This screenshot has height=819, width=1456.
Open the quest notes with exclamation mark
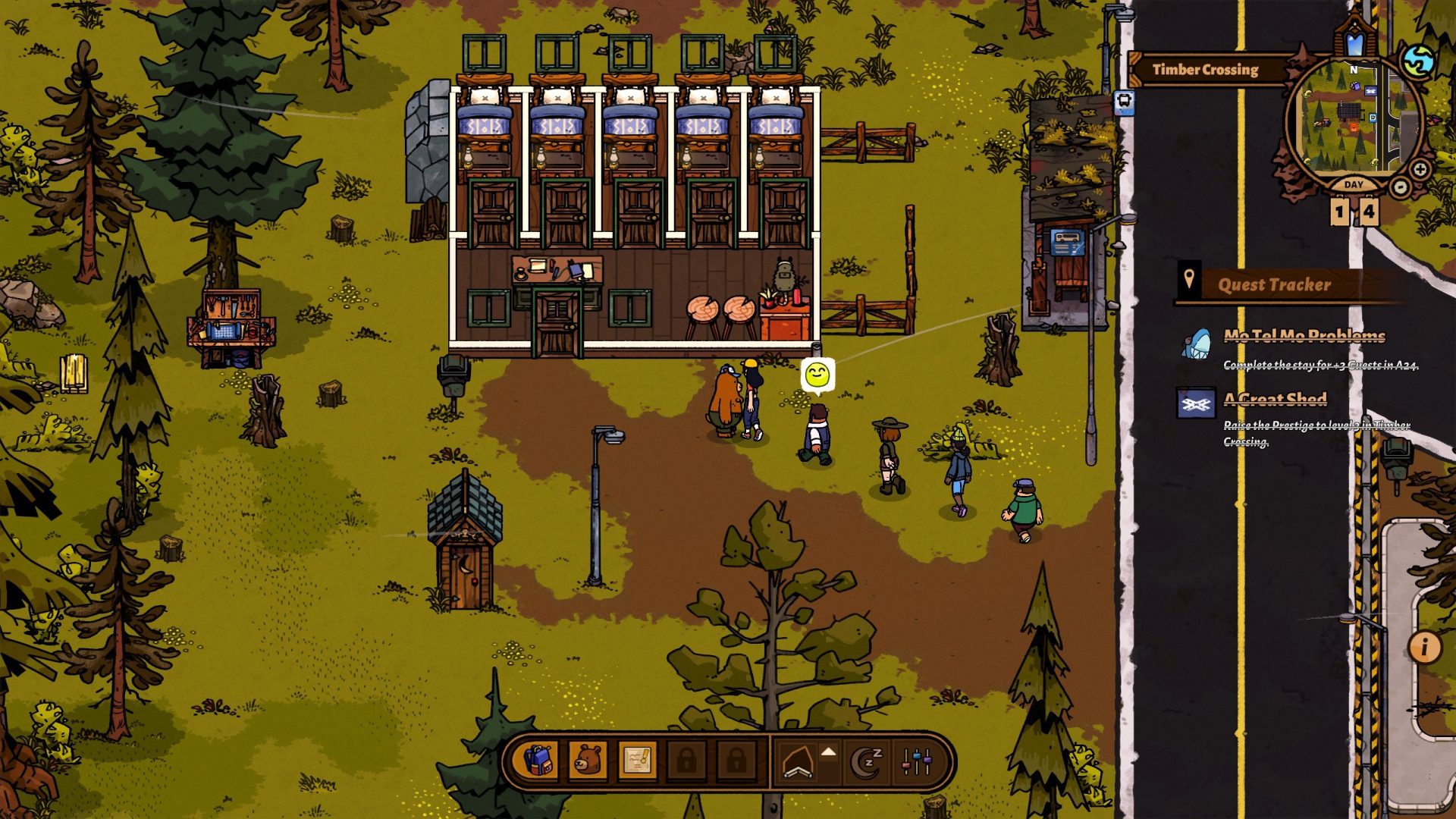coord(636,760)
